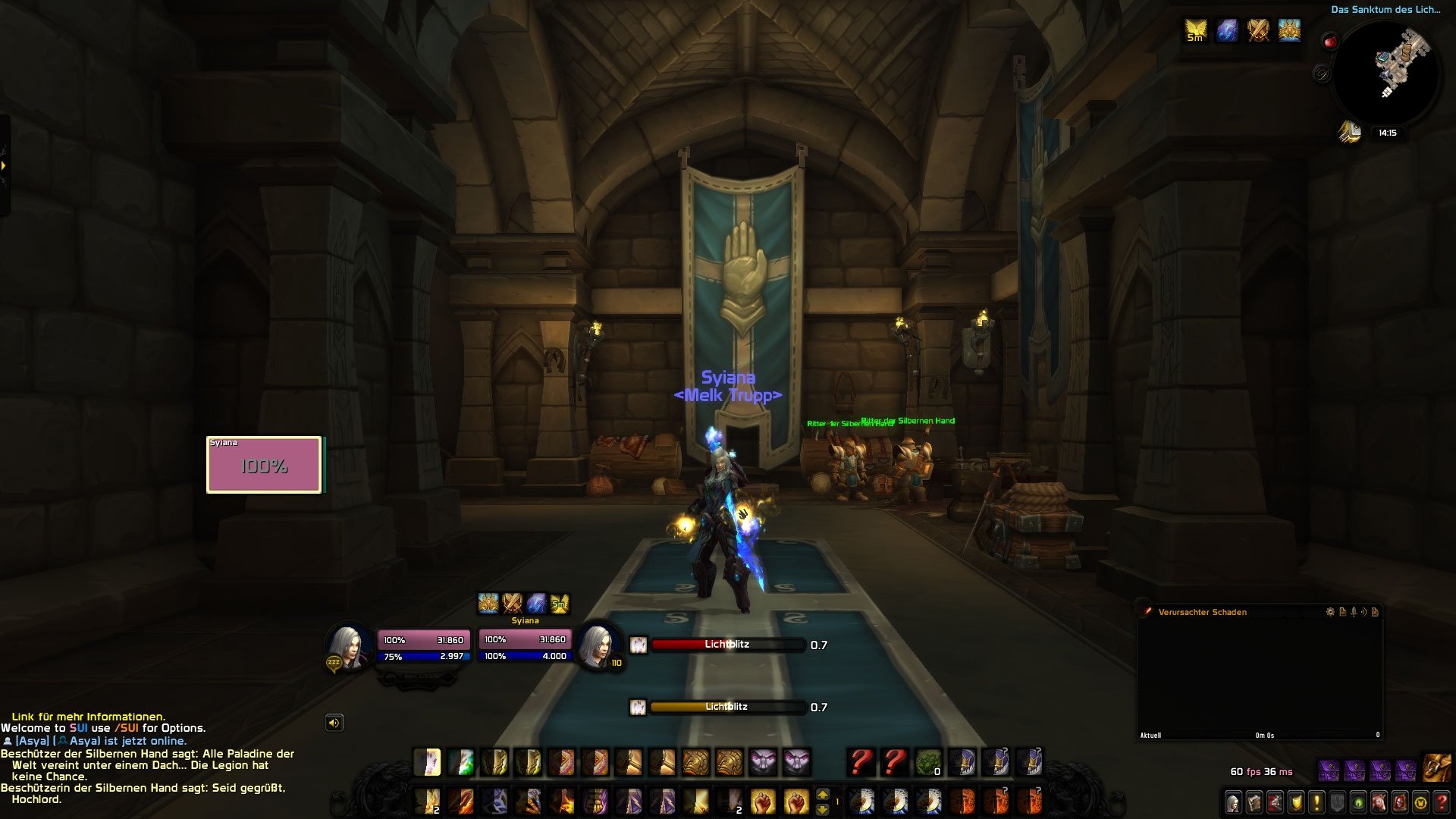Open the class hall report button

pos(1350,132)
